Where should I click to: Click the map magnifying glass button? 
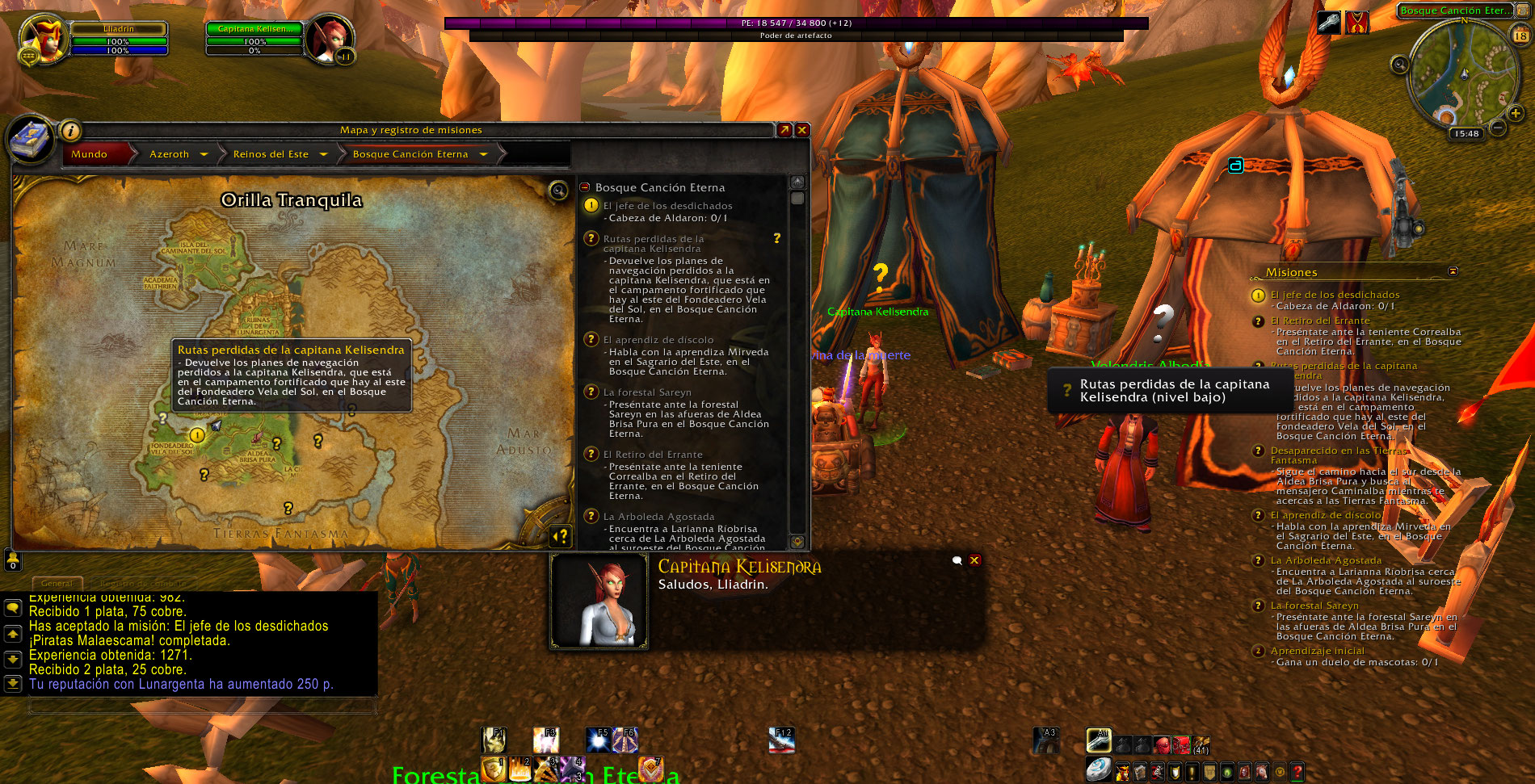point(558,191)
